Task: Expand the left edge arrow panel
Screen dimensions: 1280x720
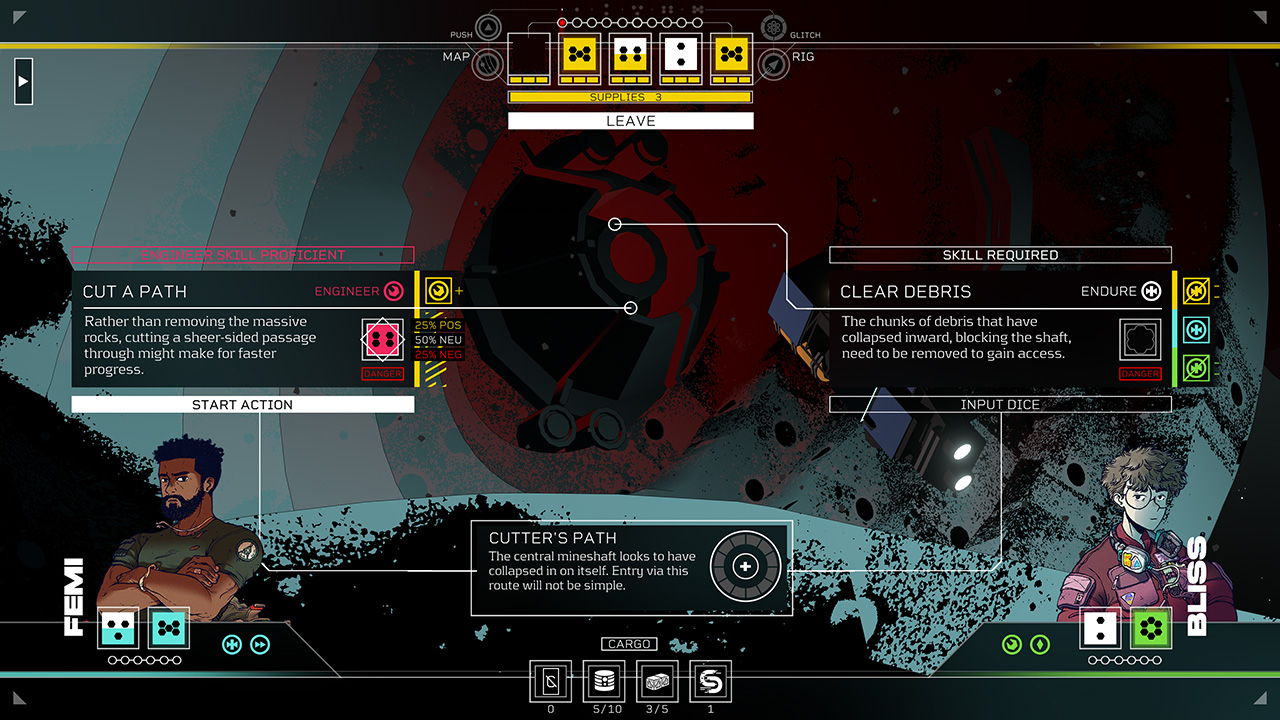Action: click(23, 81)
